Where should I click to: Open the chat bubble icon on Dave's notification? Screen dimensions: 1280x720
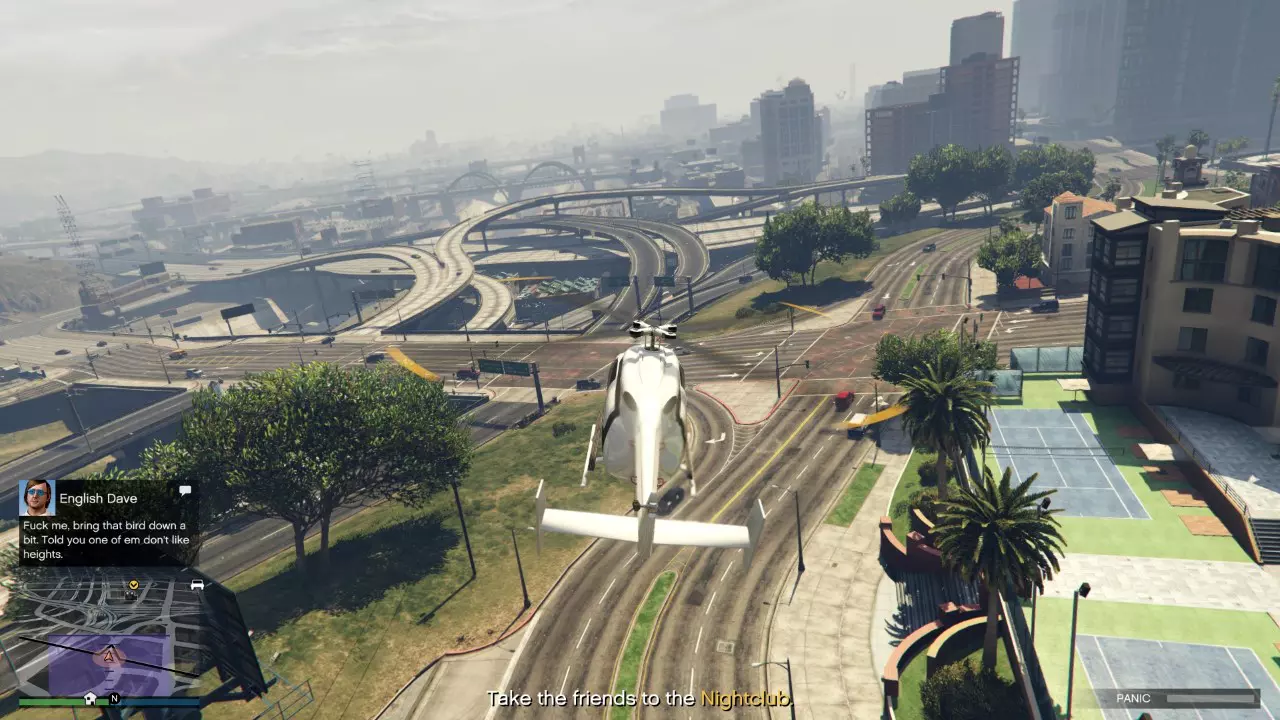pos(185,491)
